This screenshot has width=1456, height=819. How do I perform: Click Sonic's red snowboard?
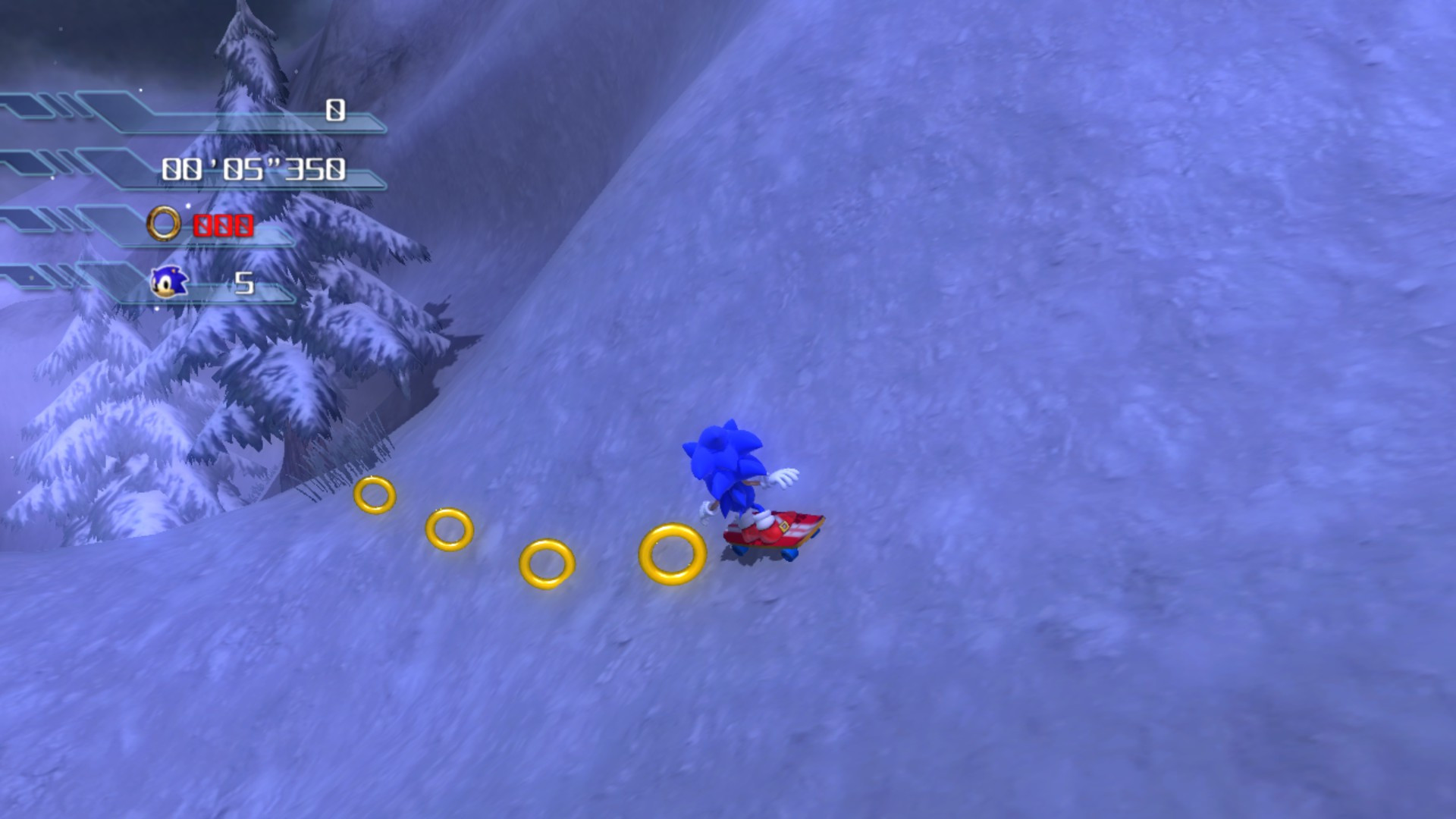781,532
